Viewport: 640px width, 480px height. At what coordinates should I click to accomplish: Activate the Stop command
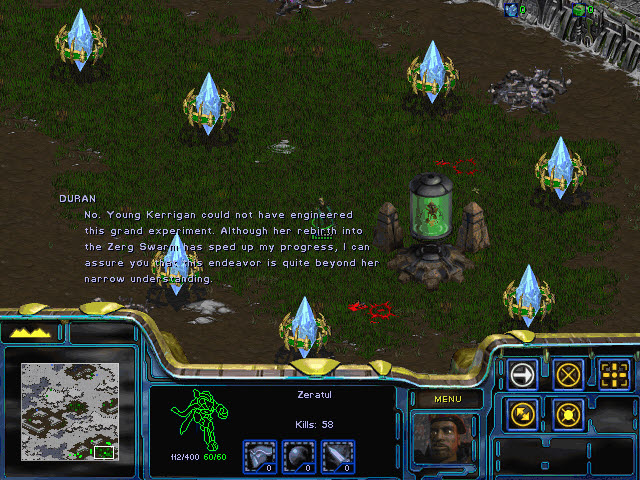(569, 374)
